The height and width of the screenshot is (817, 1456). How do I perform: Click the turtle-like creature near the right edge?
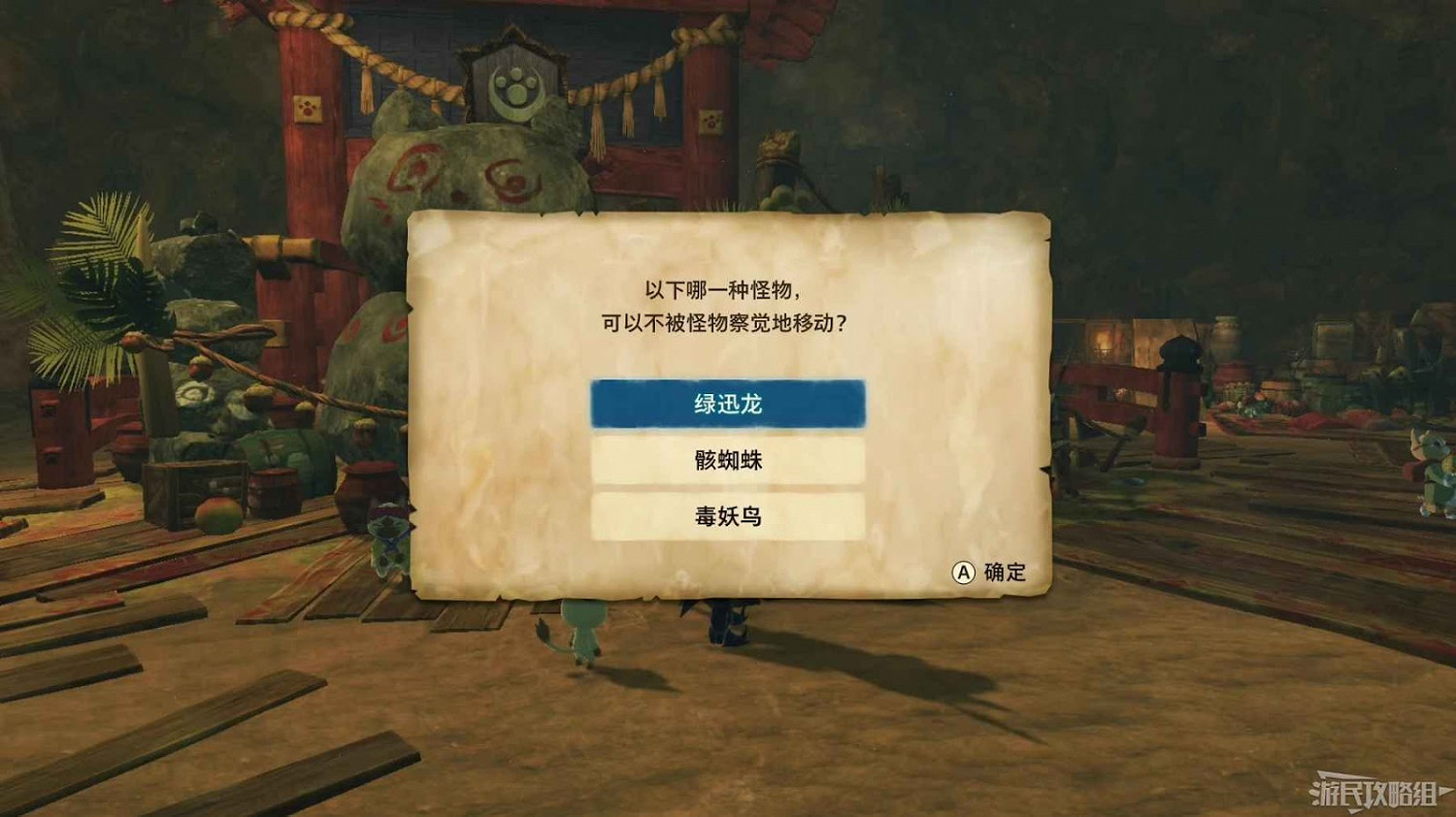tap(1432, 466)
